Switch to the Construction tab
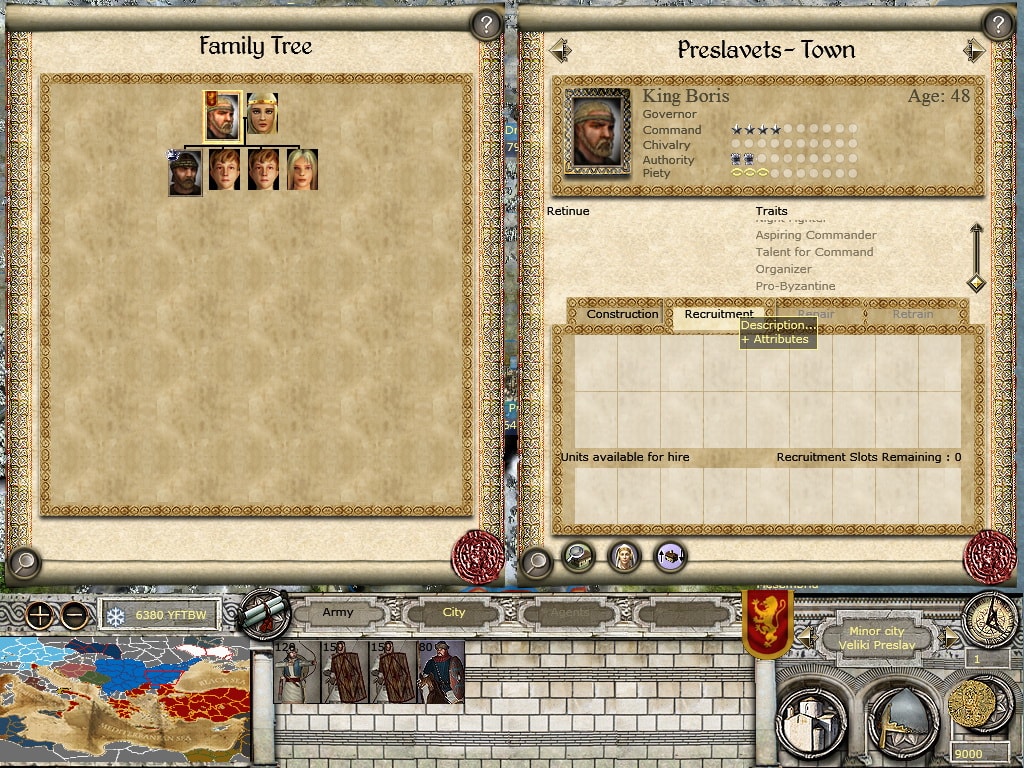 click(622, 314)
